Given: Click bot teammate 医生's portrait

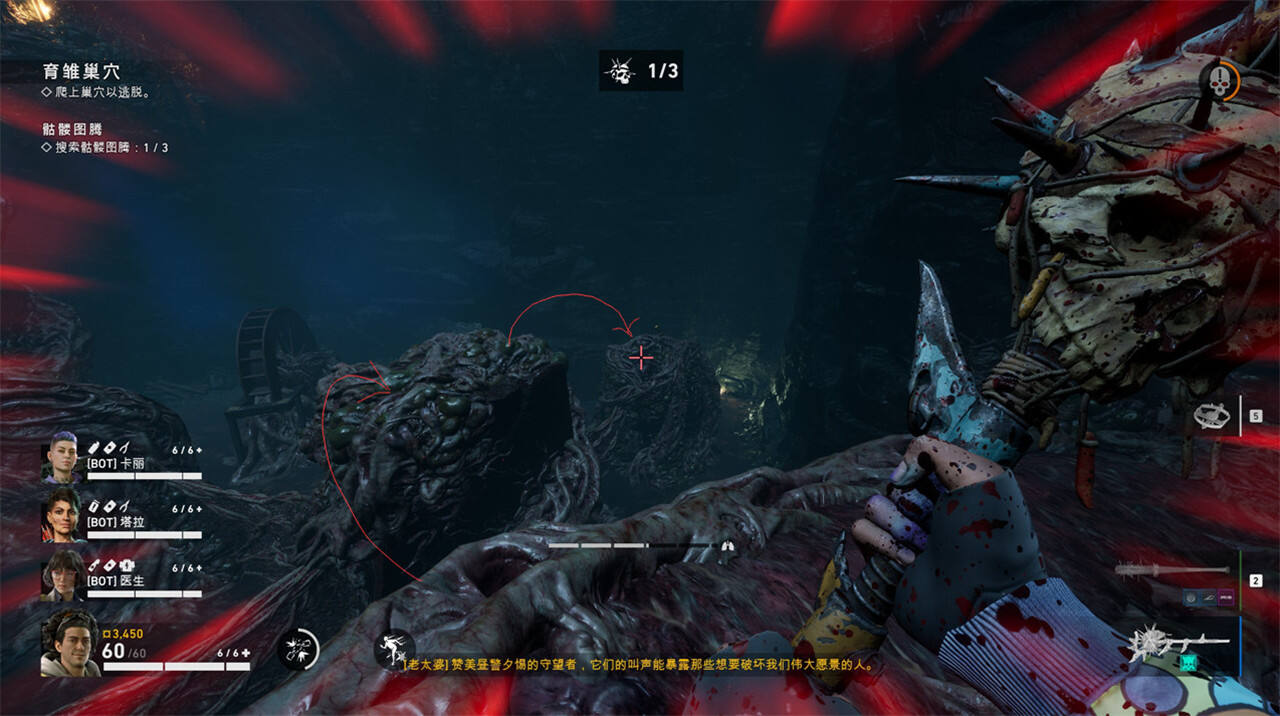Looking at the screenshot, I should [x=61, y=576].
